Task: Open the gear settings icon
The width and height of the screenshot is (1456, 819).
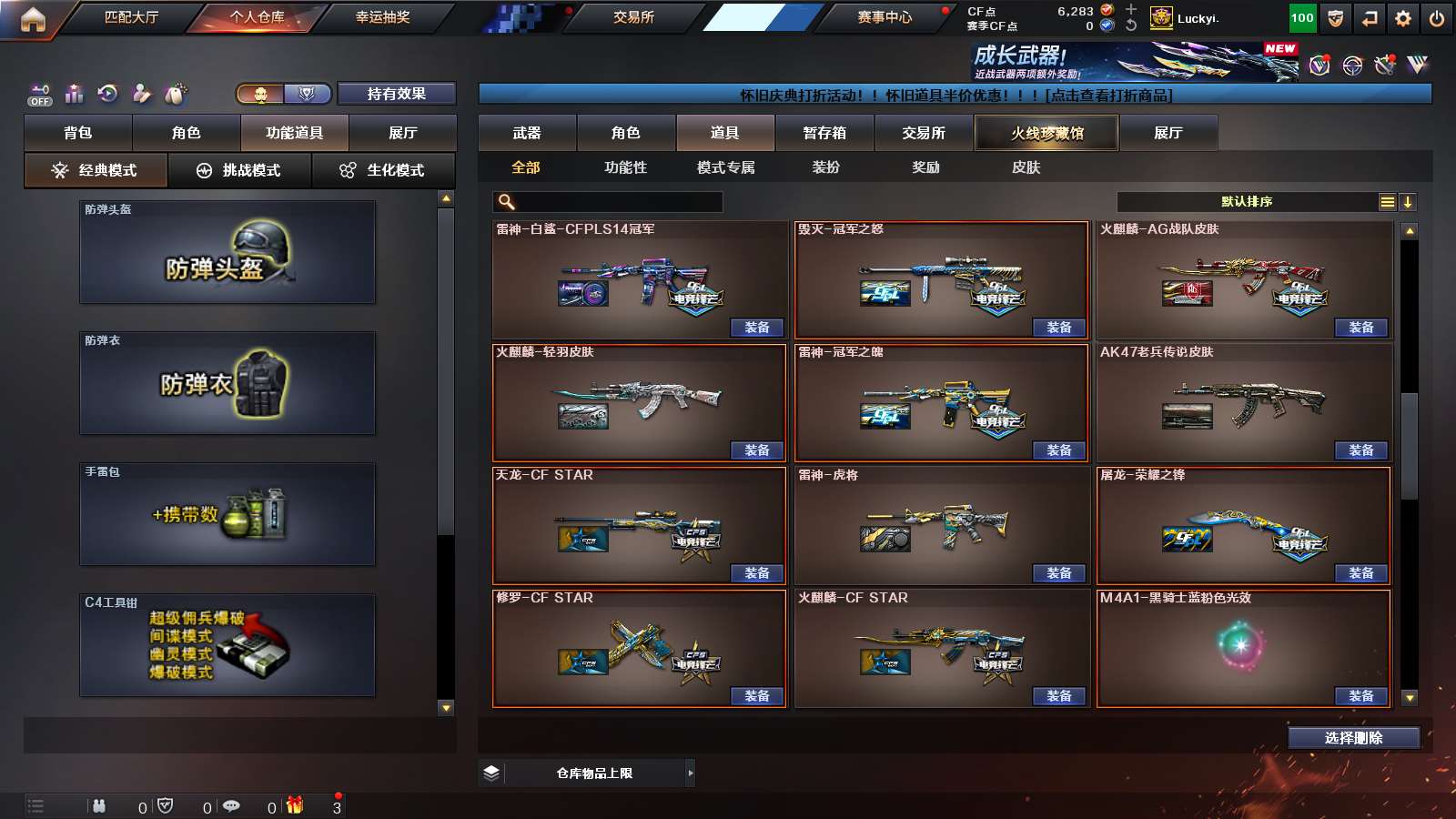Action: point(1402,18)
